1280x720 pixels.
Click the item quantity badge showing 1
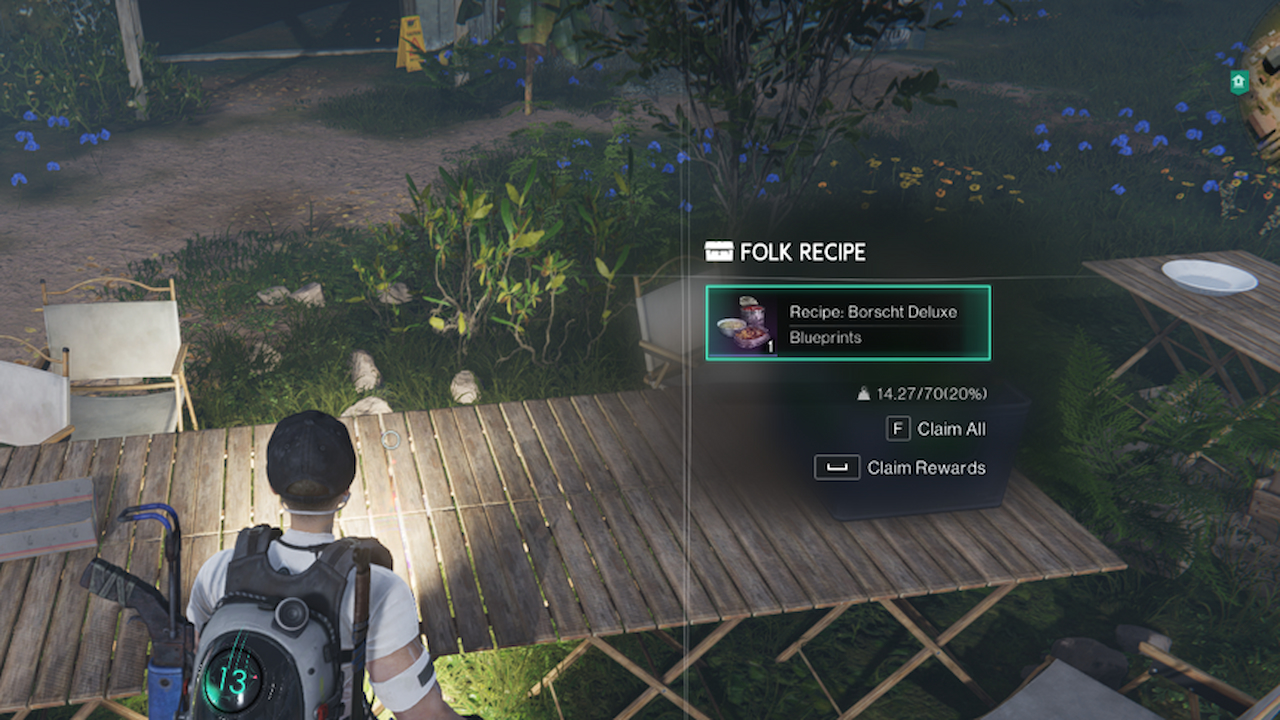tap(770, 346)
